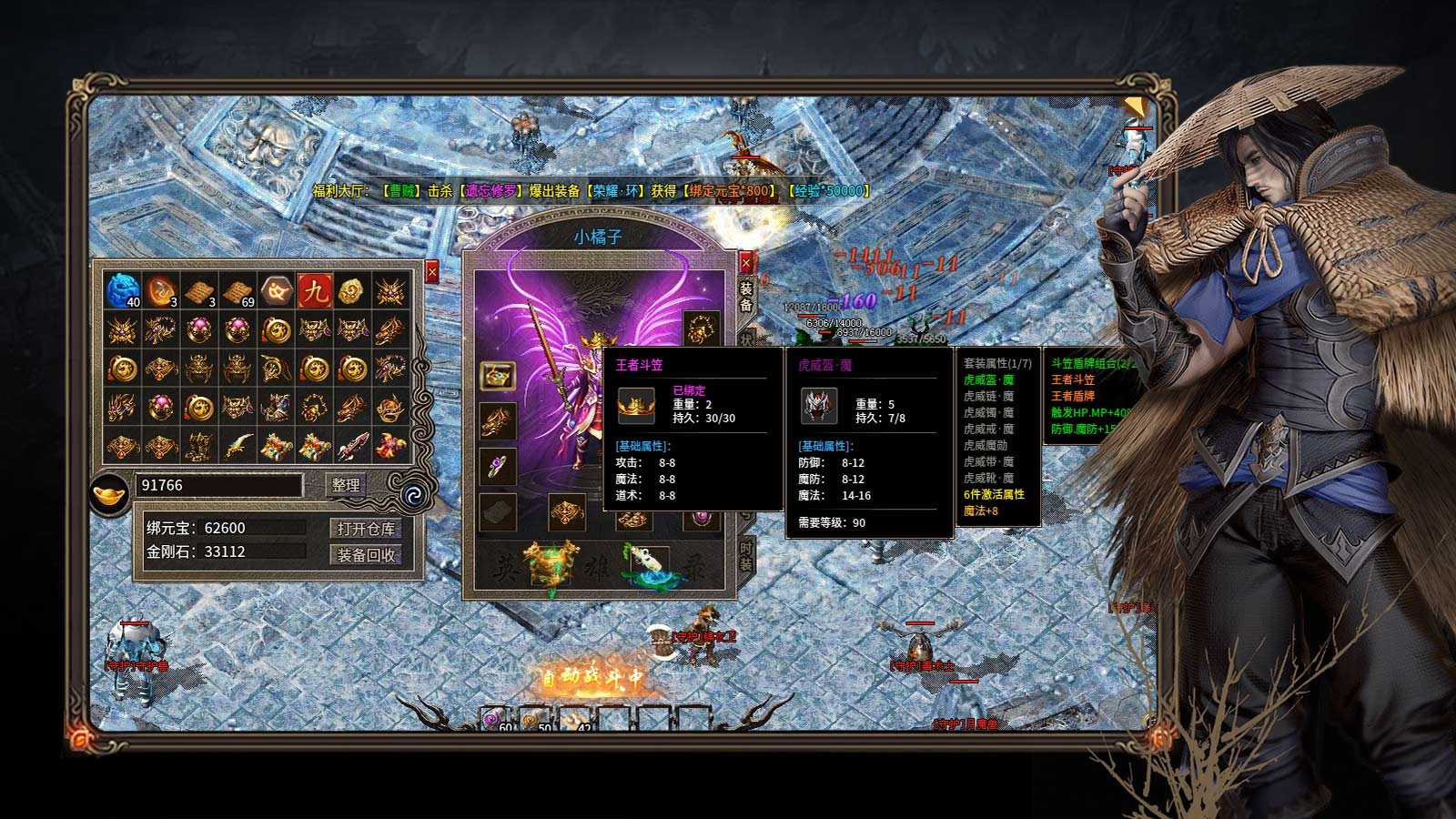Select the blue dragon orb stack of 40
1456x819 pixels.
(122, 291)
